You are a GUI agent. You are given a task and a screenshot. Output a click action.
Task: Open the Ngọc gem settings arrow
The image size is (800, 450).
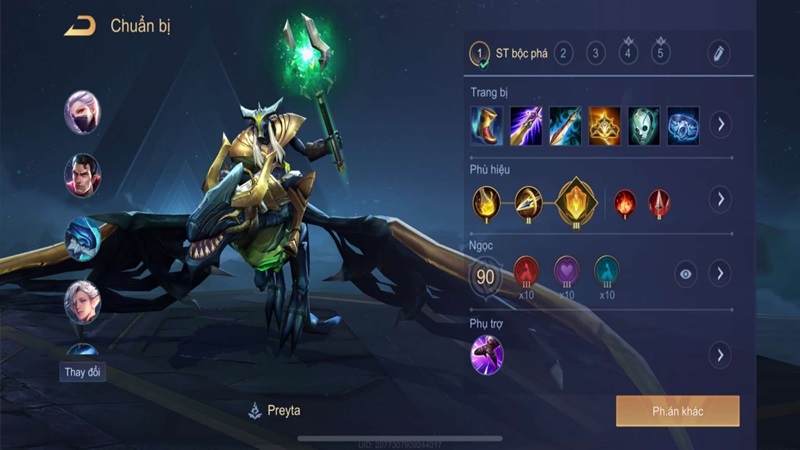pos(719,273)
